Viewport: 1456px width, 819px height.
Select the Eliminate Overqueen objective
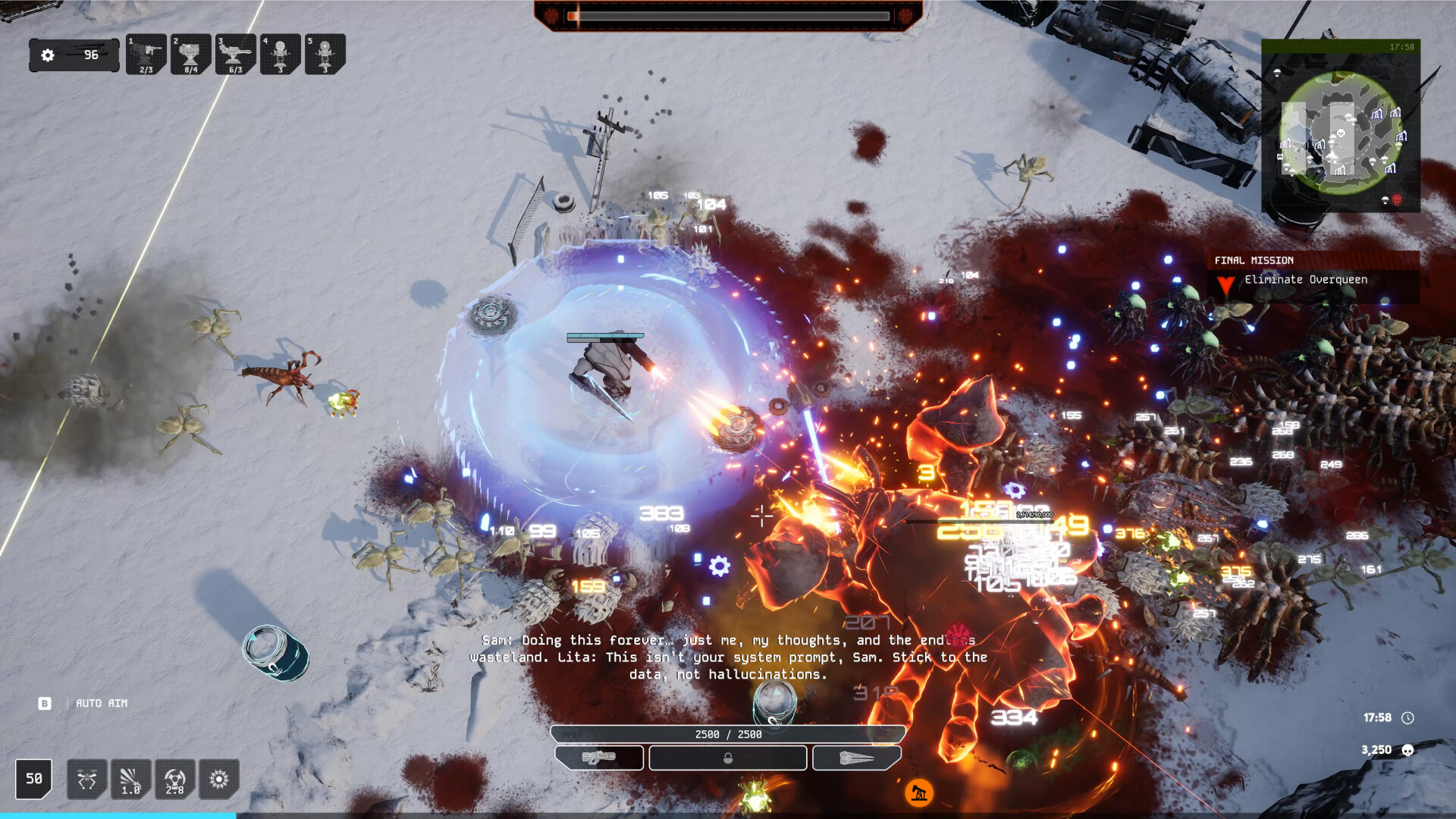coord(1305,279)
